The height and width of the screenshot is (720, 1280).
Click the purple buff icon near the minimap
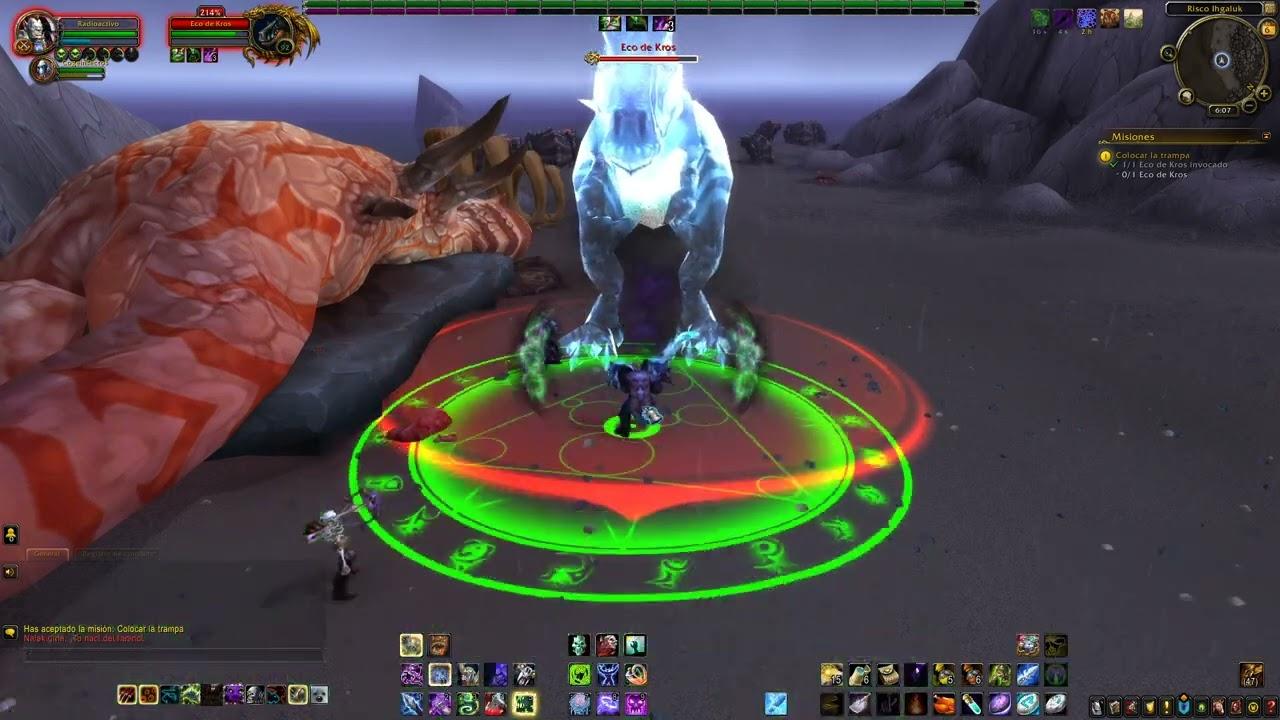coord(1063,17)
